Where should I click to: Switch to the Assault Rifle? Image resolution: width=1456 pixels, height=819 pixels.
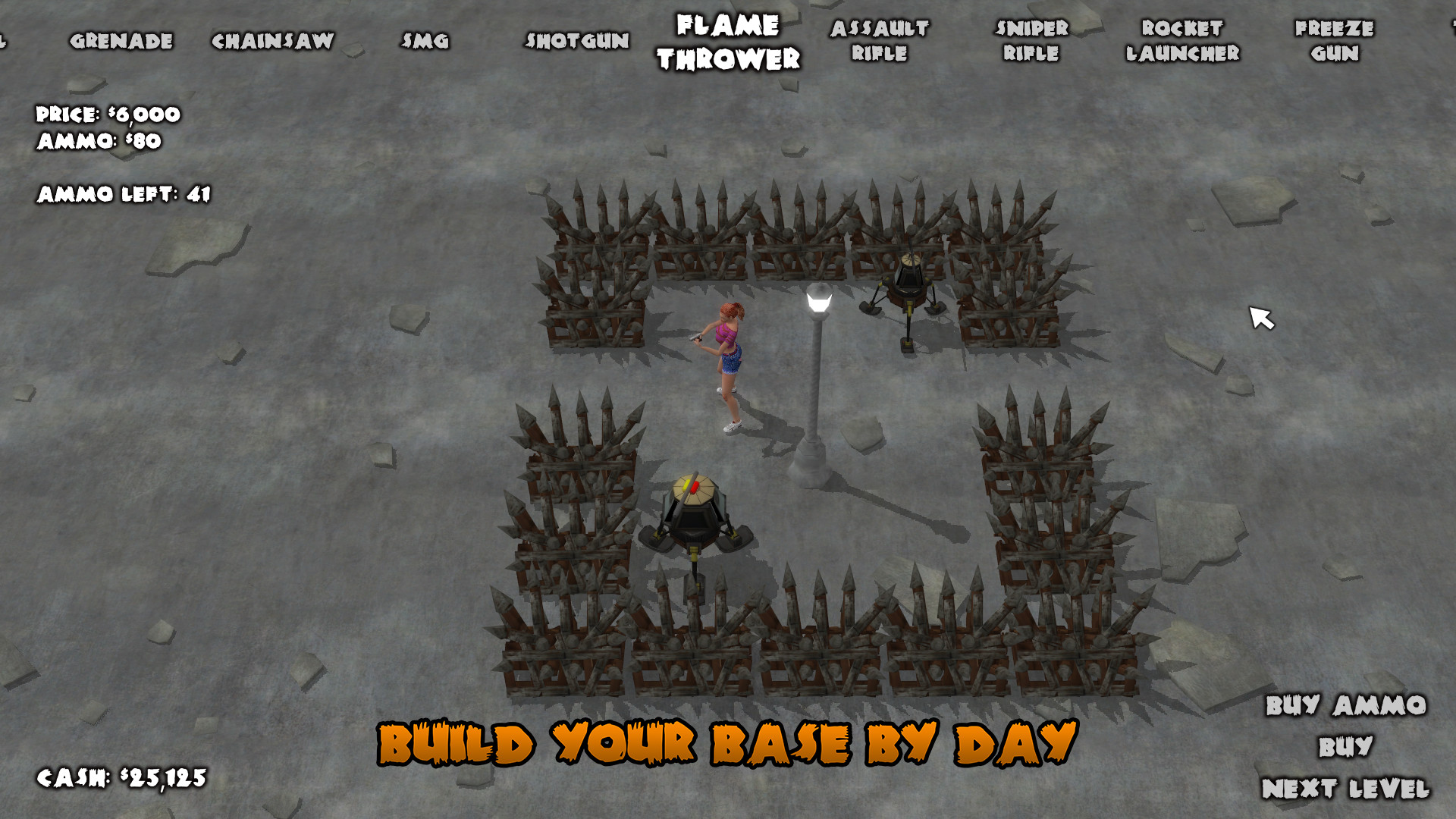click(x=878, y=41)
